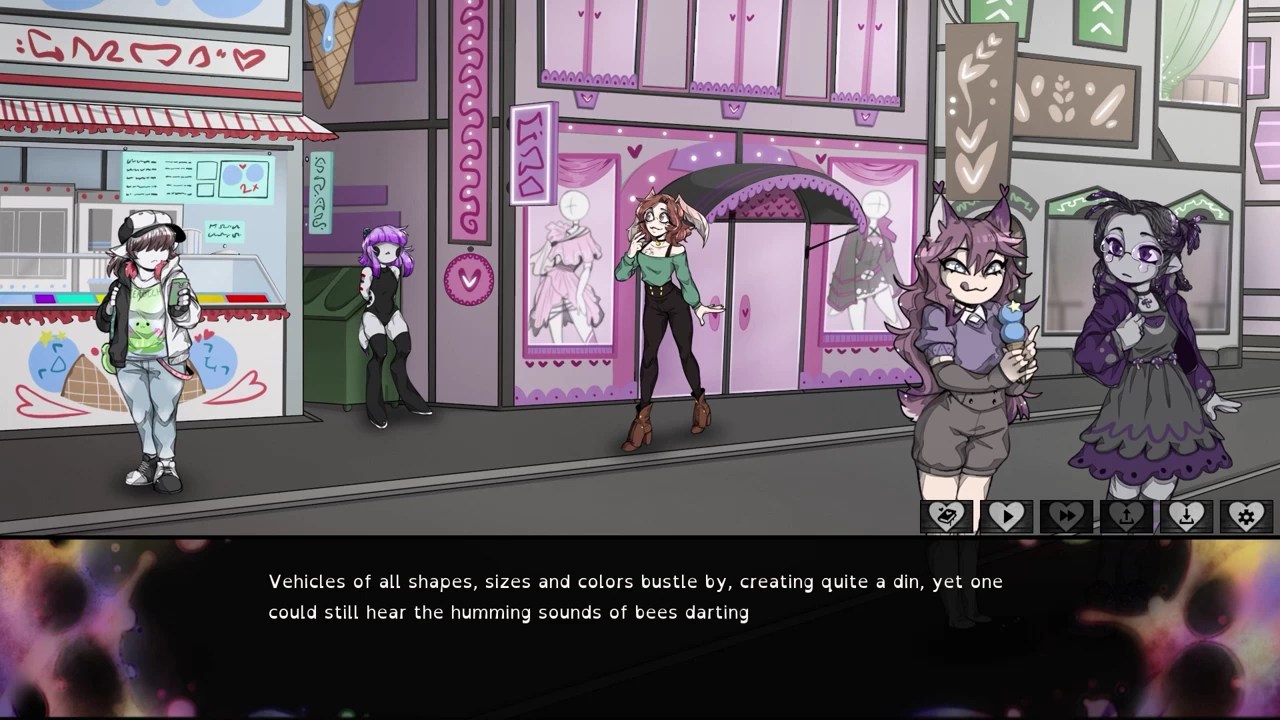Open the dialogue log book icon
Screen dimensions: 1280x720
(x=946, y=516)
